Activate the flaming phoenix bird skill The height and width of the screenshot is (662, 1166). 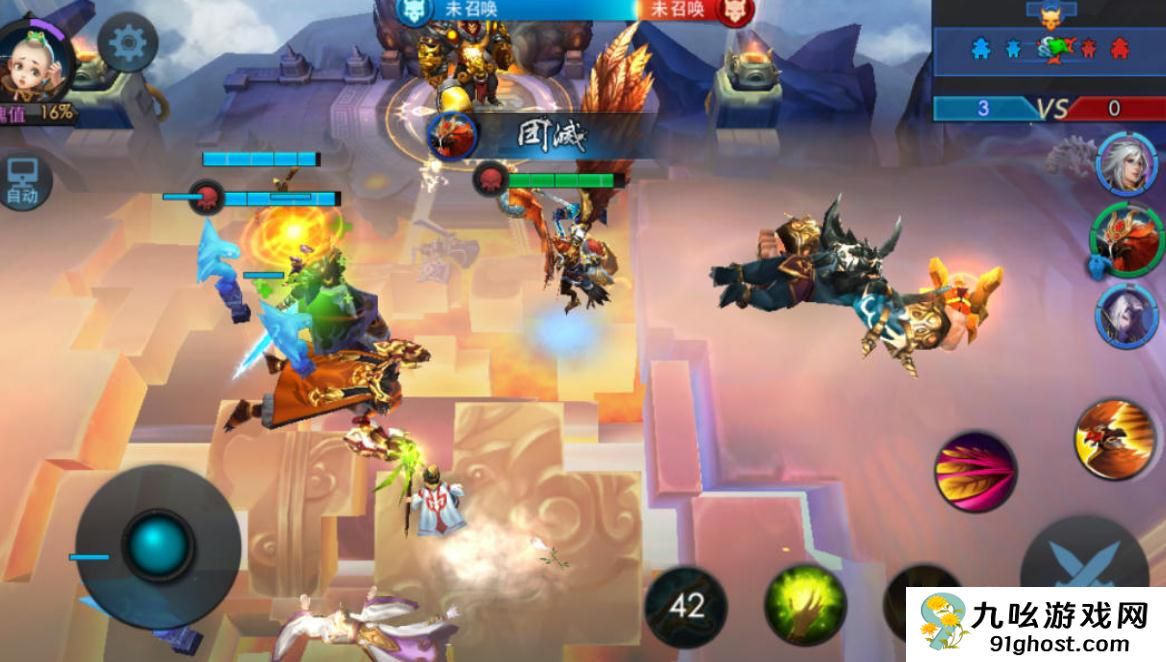(x=1114, y=437)
